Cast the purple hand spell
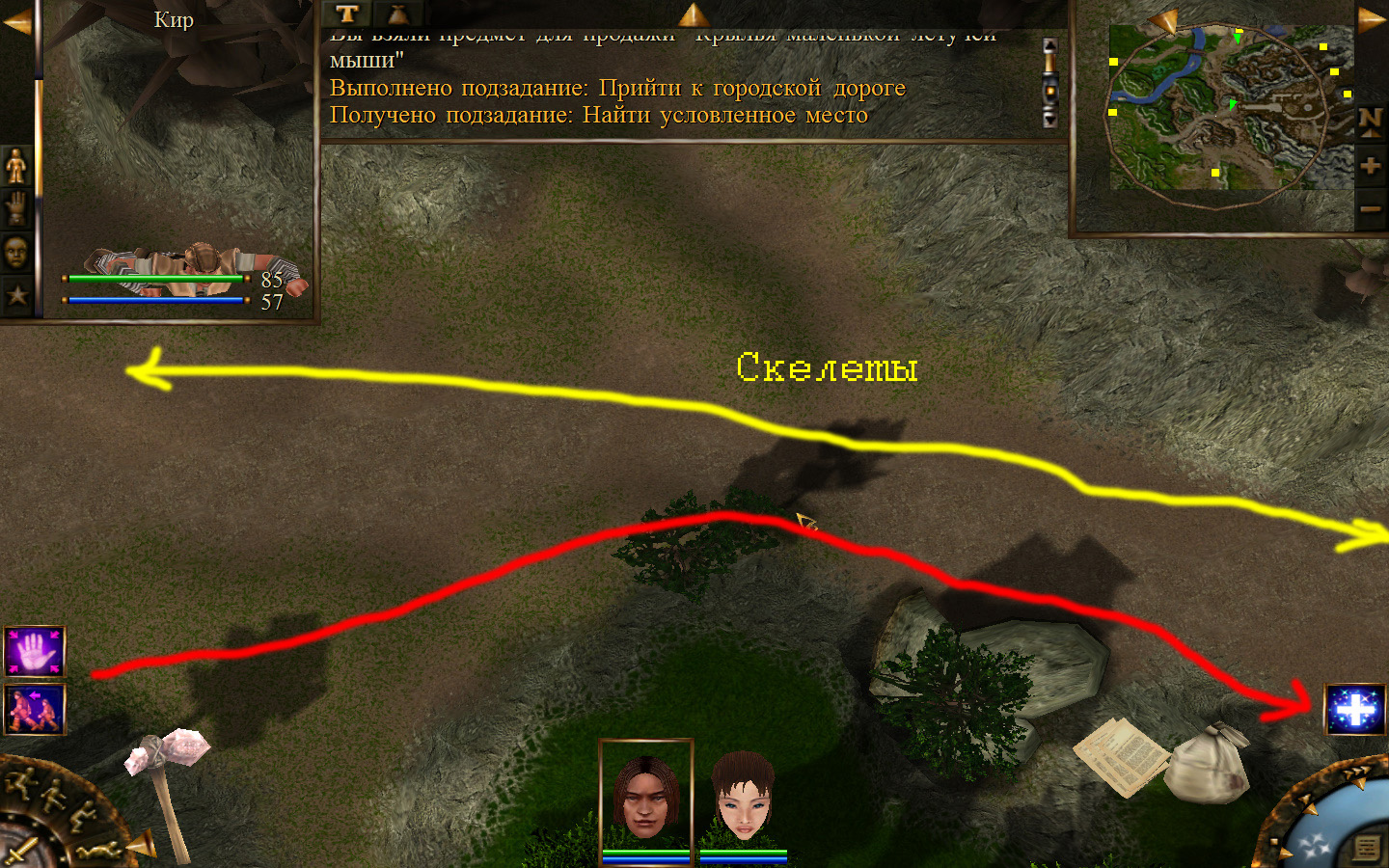Screen dimensions: 1389x868 coord(35,652)
